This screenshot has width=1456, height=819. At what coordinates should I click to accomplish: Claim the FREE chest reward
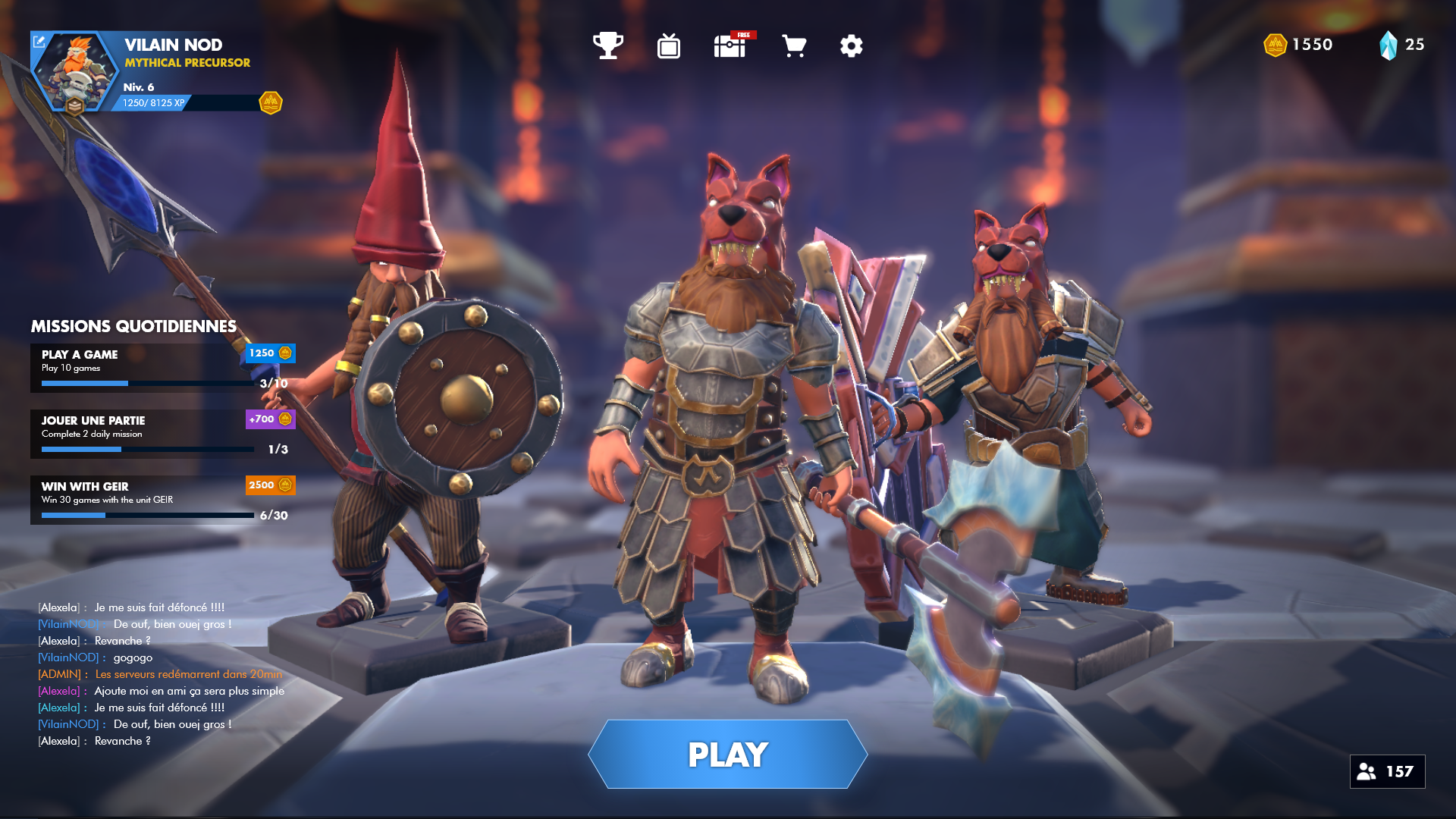(729, 45)
